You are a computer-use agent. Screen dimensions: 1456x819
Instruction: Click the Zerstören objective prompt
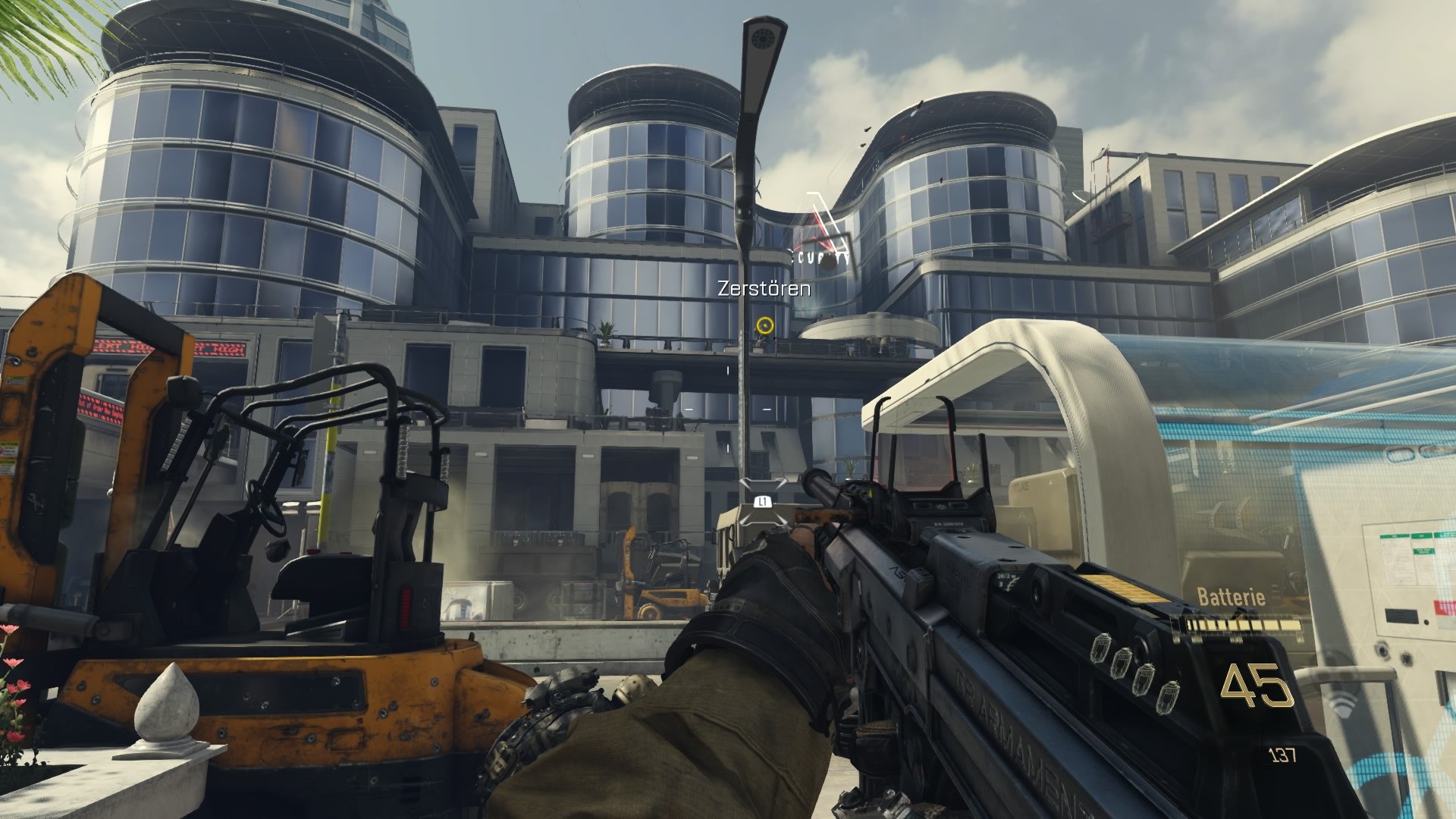click(764, 288)
